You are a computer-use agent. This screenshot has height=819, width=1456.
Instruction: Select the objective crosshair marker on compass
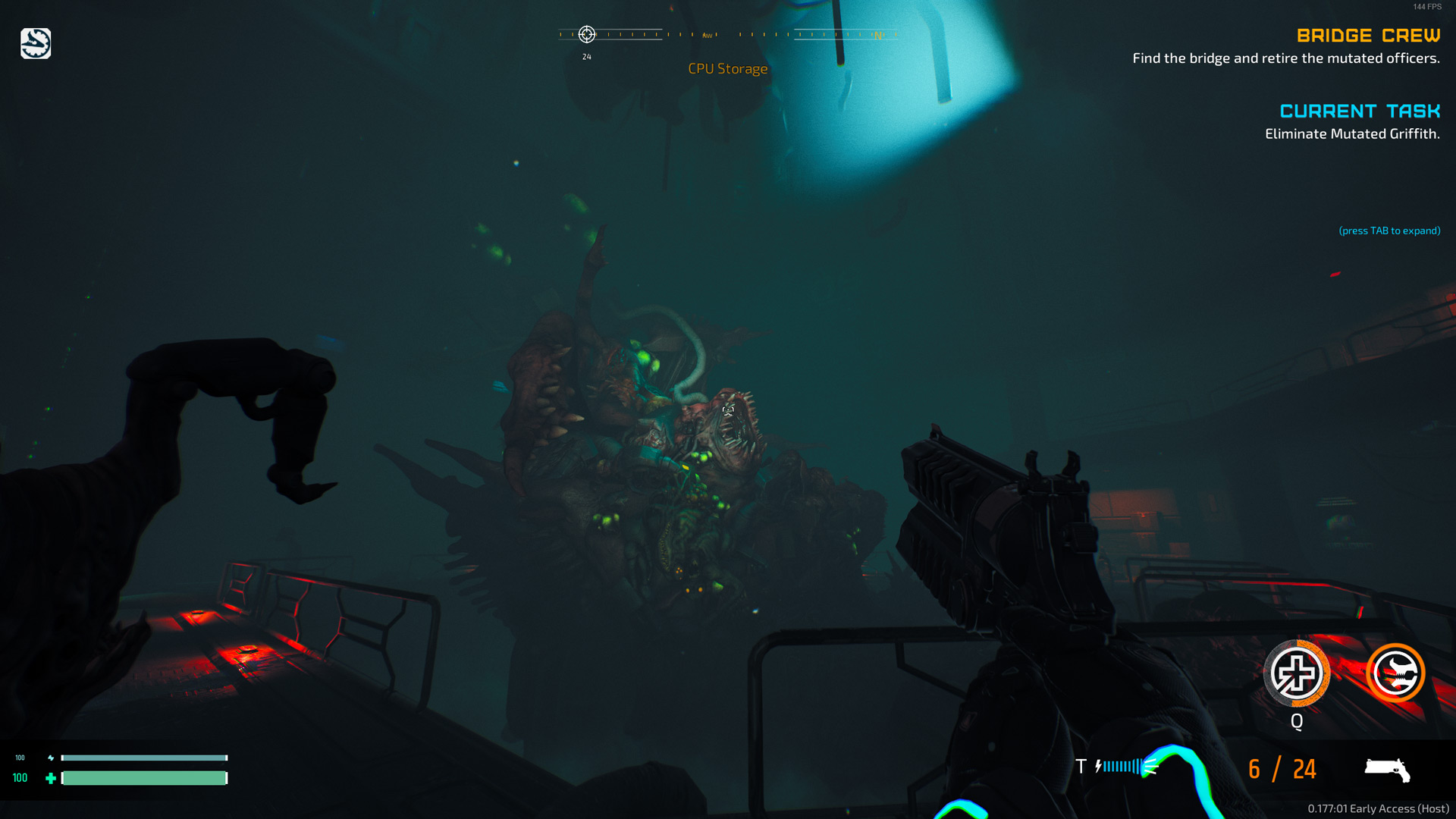coord(586,34)
